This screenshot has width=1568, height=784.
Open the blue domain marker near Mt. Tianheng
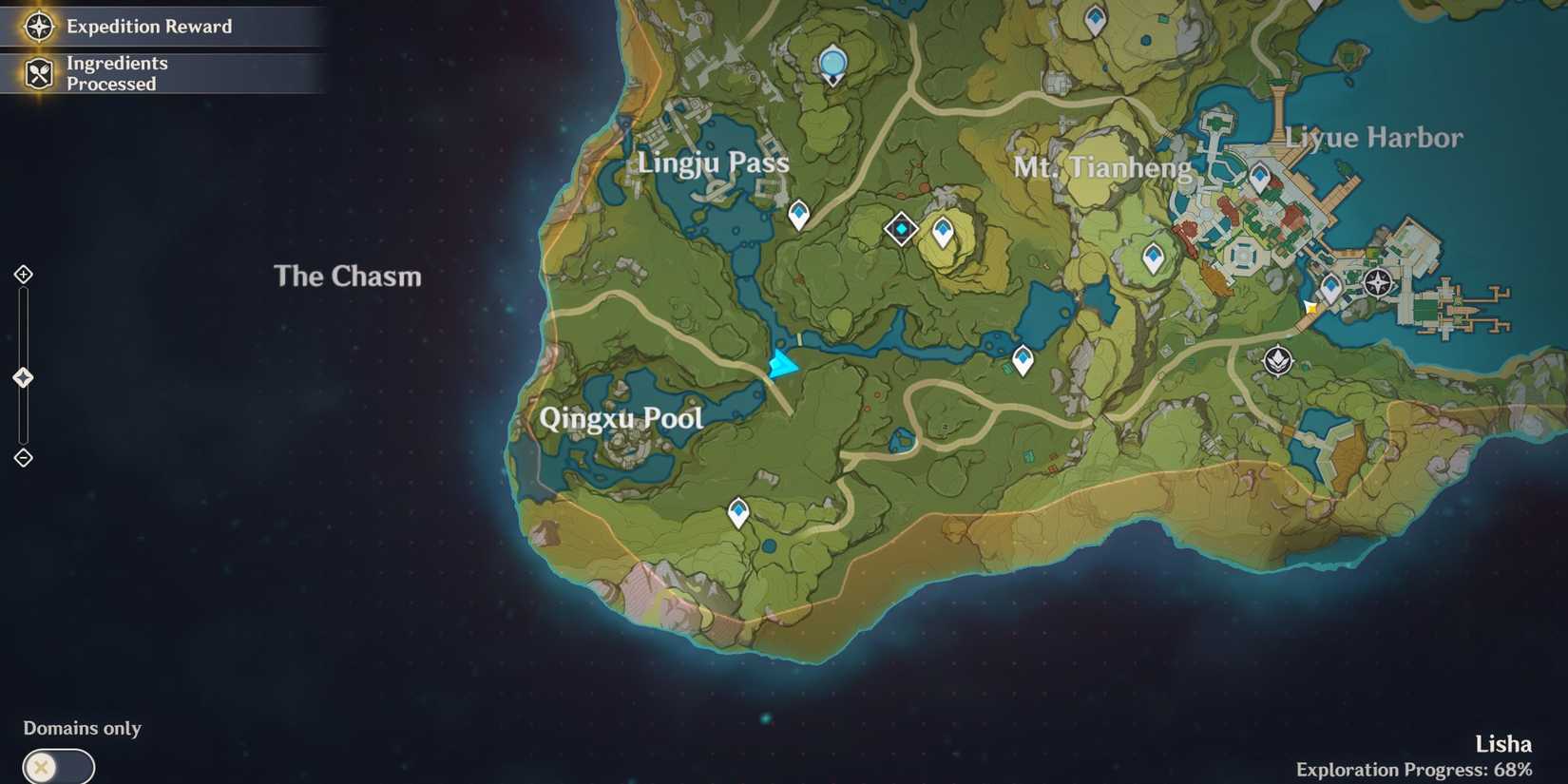[x=901, y=228]
